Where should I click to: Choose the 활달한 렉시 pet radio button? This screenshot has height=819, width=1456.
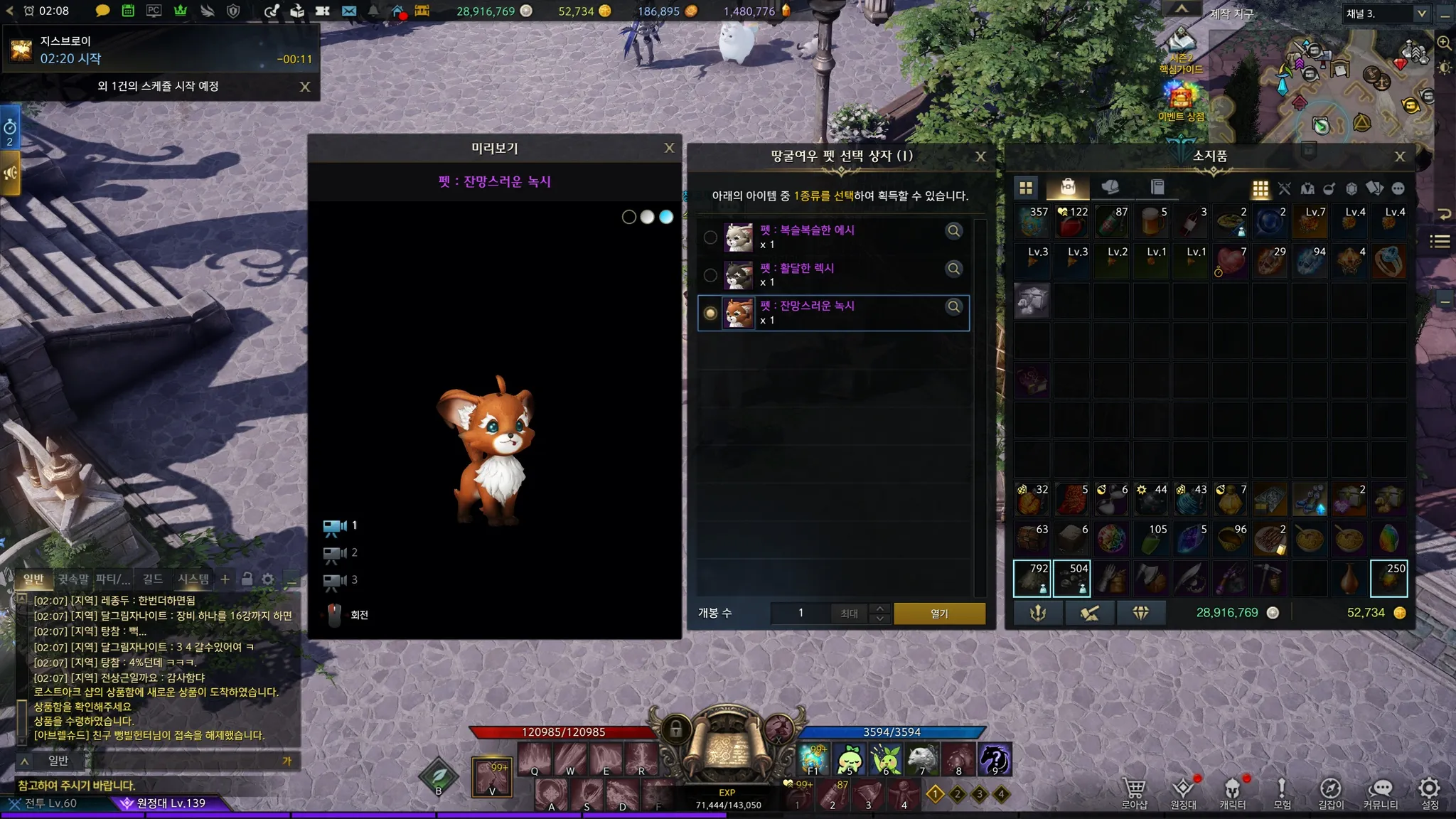click(710, 275)
